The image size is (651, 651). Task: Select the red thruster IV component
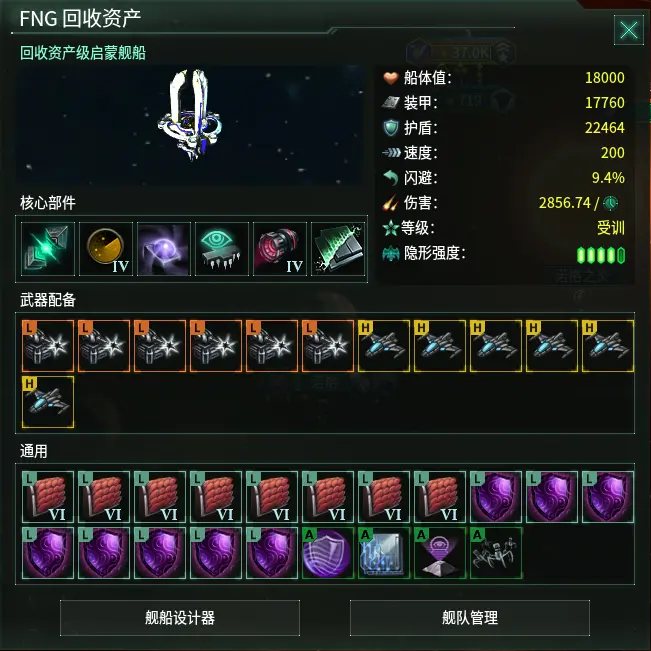[x=280, y=249]
